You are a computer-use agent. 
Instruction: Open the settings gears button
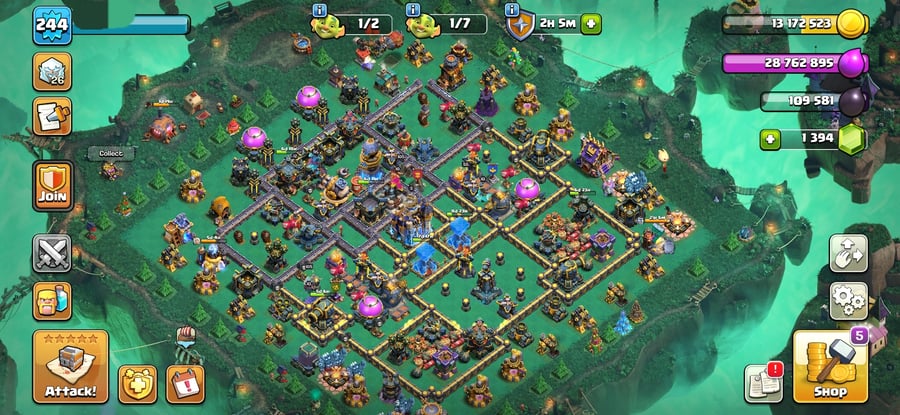pyautogui.click(x=848, y=298)
